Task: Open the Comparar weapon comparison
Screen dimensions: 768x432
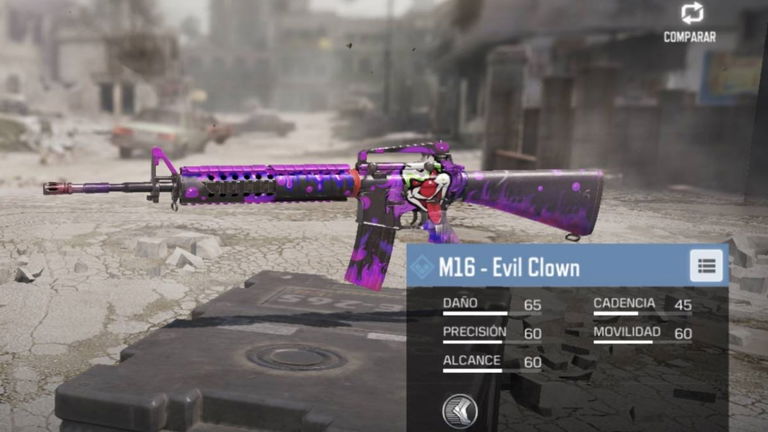Action: point(690,21)
